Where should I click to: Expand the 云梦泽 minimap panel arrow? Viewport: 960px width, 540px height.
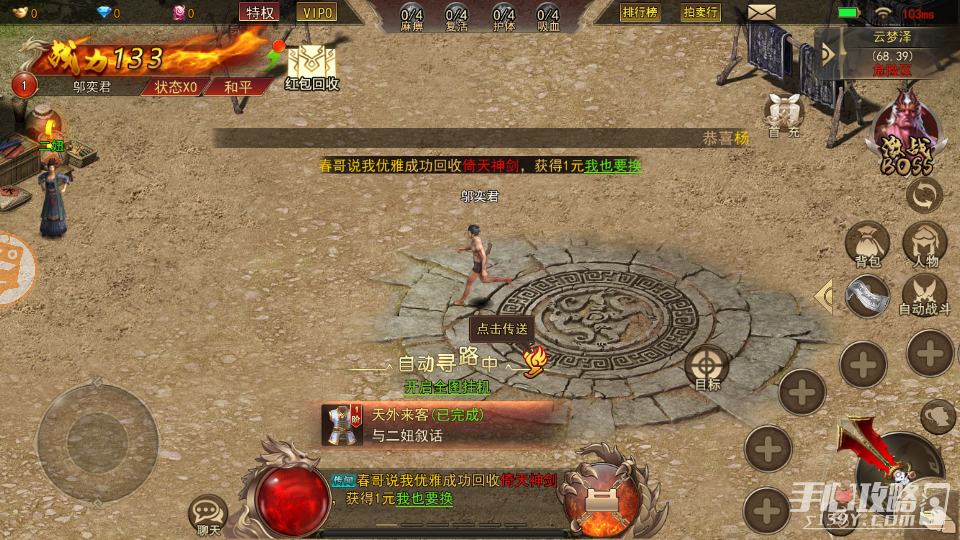[x=828, y=53]
